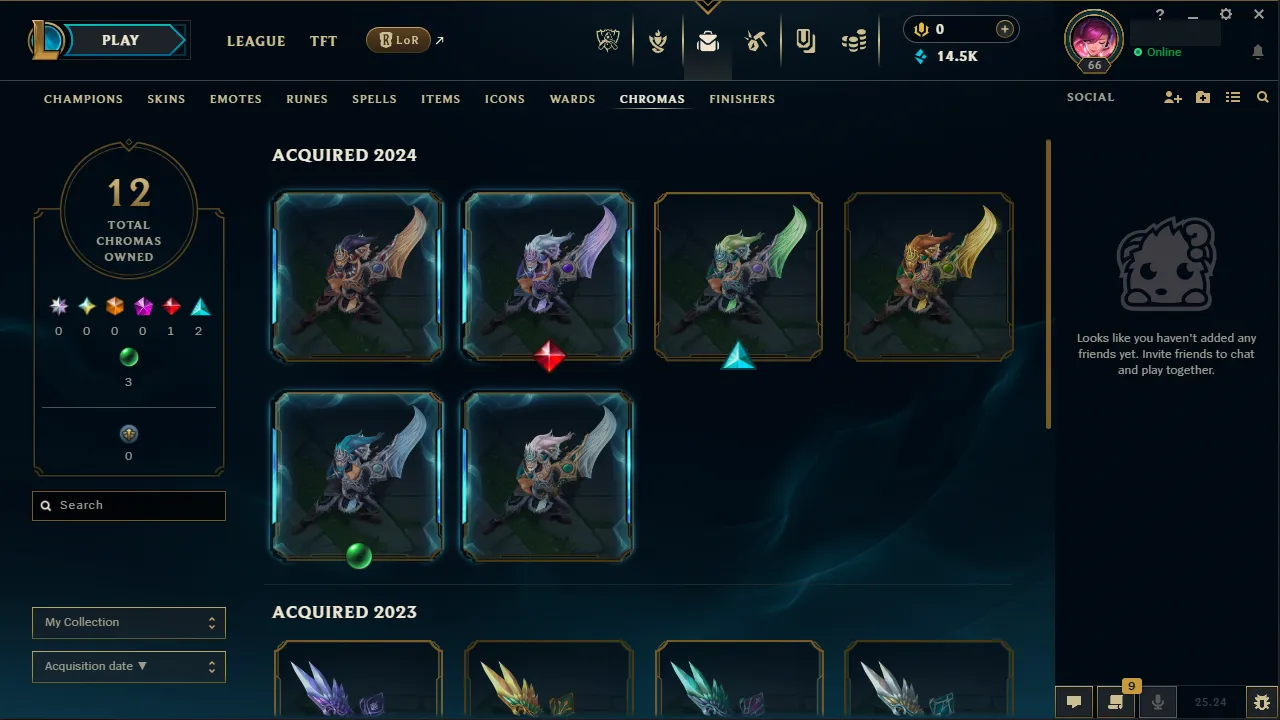Open the in-game Store

pos(854,40)
